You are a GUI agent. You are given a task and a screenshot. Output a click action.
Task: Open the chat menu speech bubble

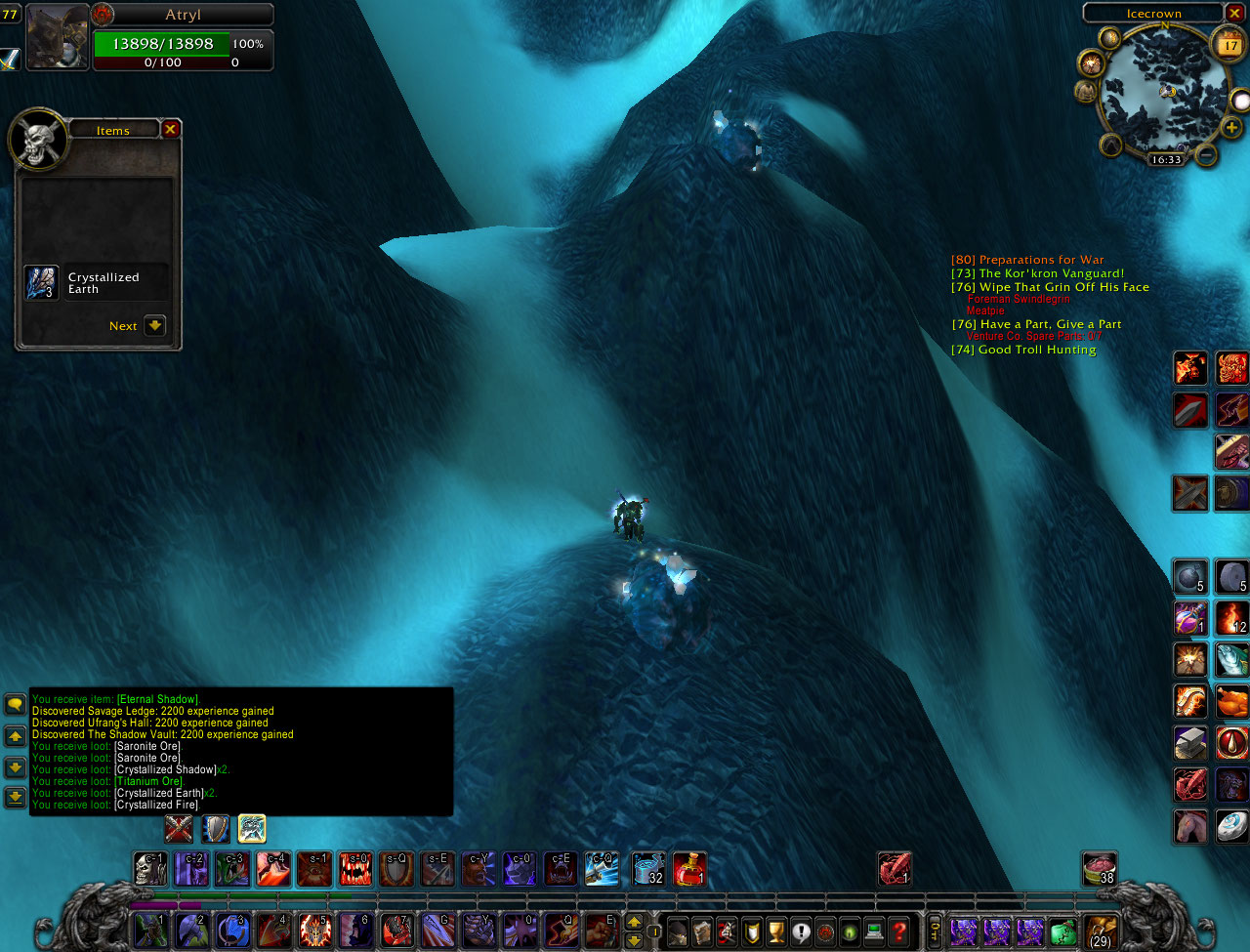tap(15, 703)
